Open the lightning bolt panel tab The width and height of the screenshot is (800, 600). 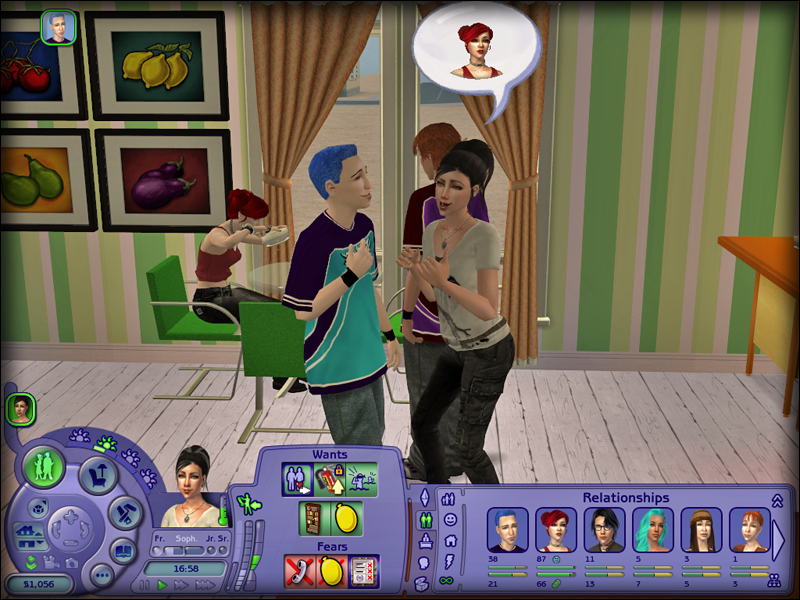449,560
